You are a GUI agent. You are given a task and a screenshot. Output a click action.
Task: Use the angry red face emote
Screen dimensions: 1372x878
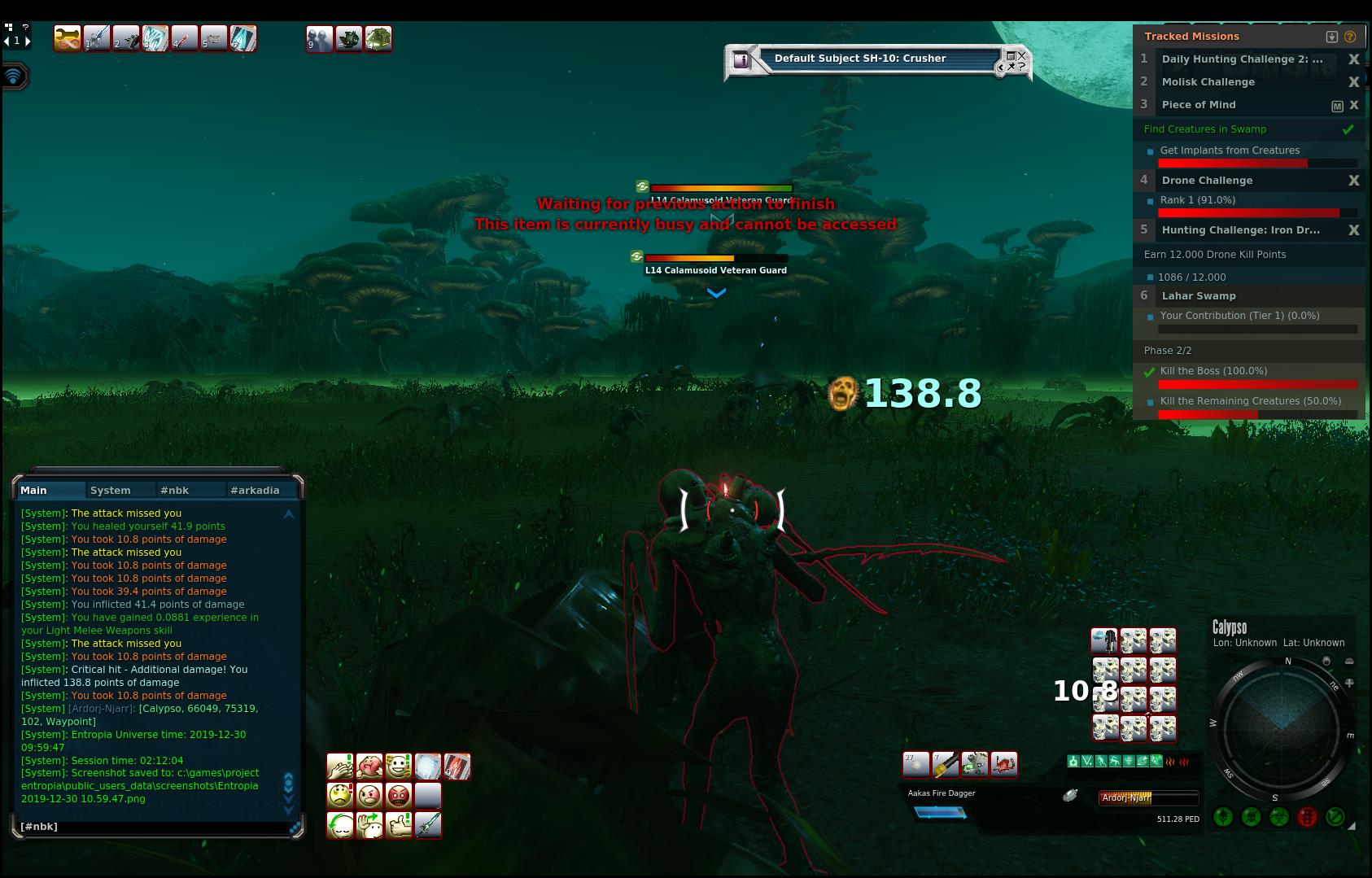click(398, 795)
